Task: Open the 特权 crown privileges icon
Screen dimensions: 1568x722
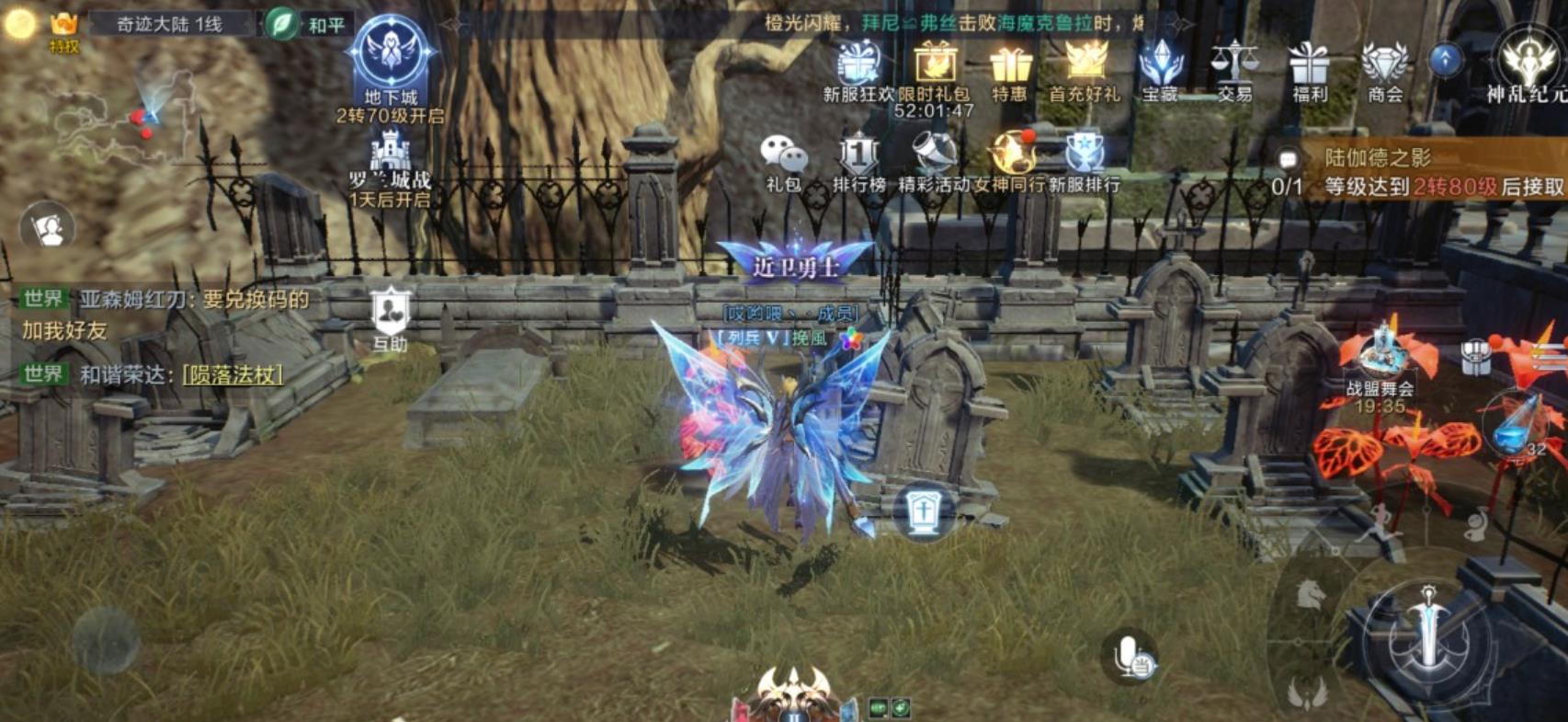Action: (x=63, y=29)
